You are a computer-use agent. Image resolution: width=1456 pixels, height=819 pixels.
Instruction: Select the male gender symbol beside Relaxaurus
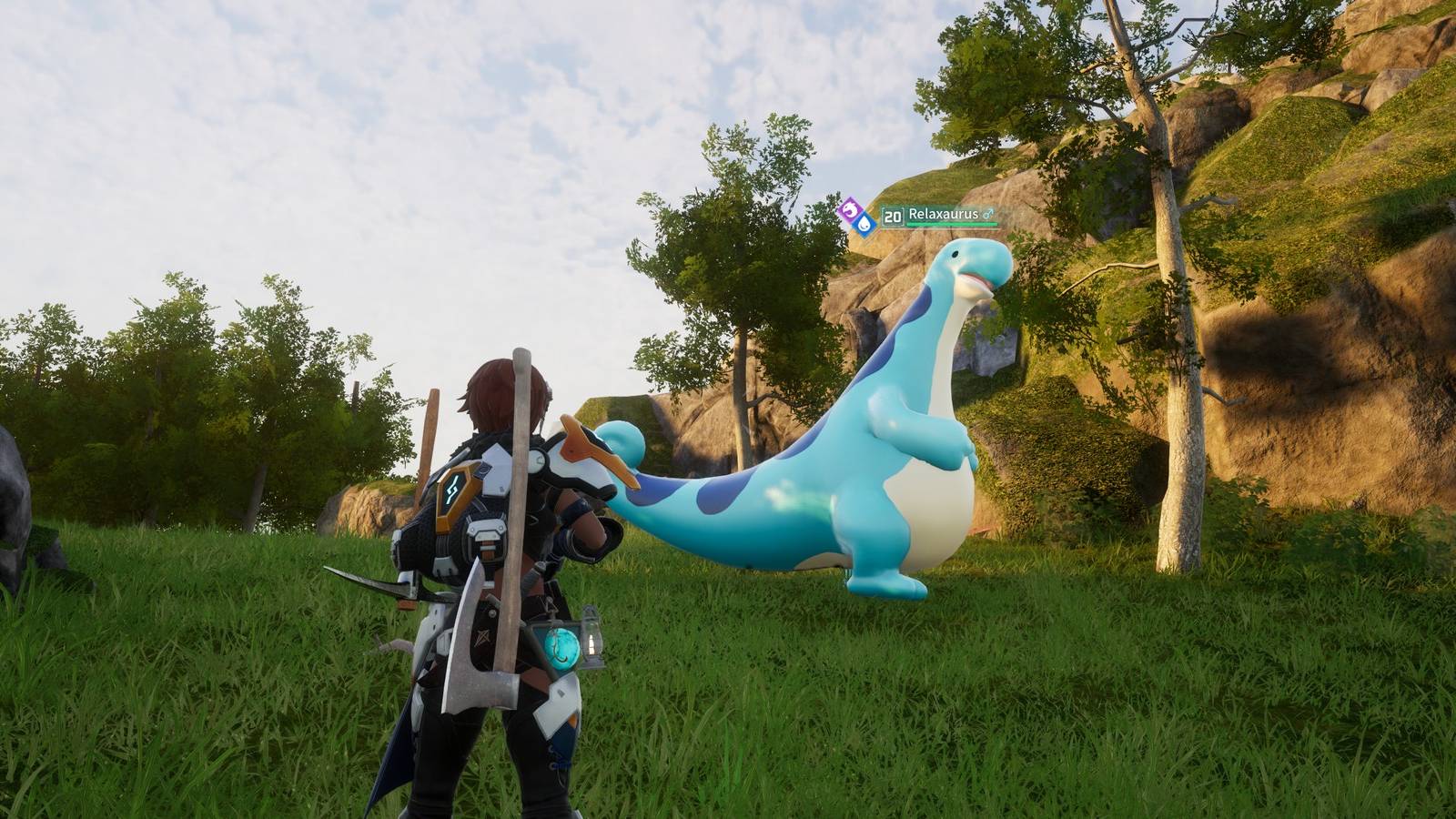987,214
